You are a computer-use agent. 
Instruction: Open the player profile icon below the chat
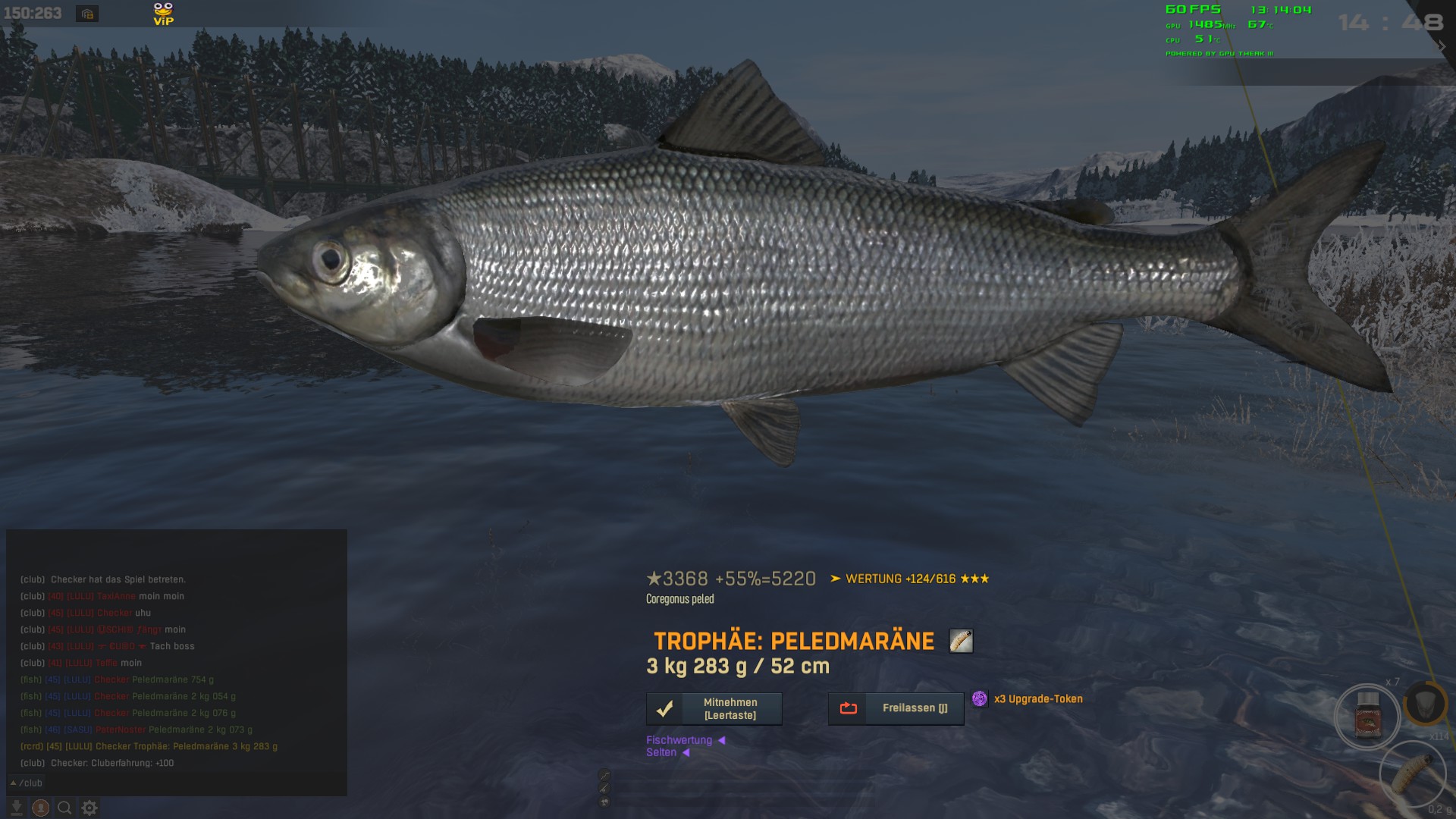(x=41, y=808)
